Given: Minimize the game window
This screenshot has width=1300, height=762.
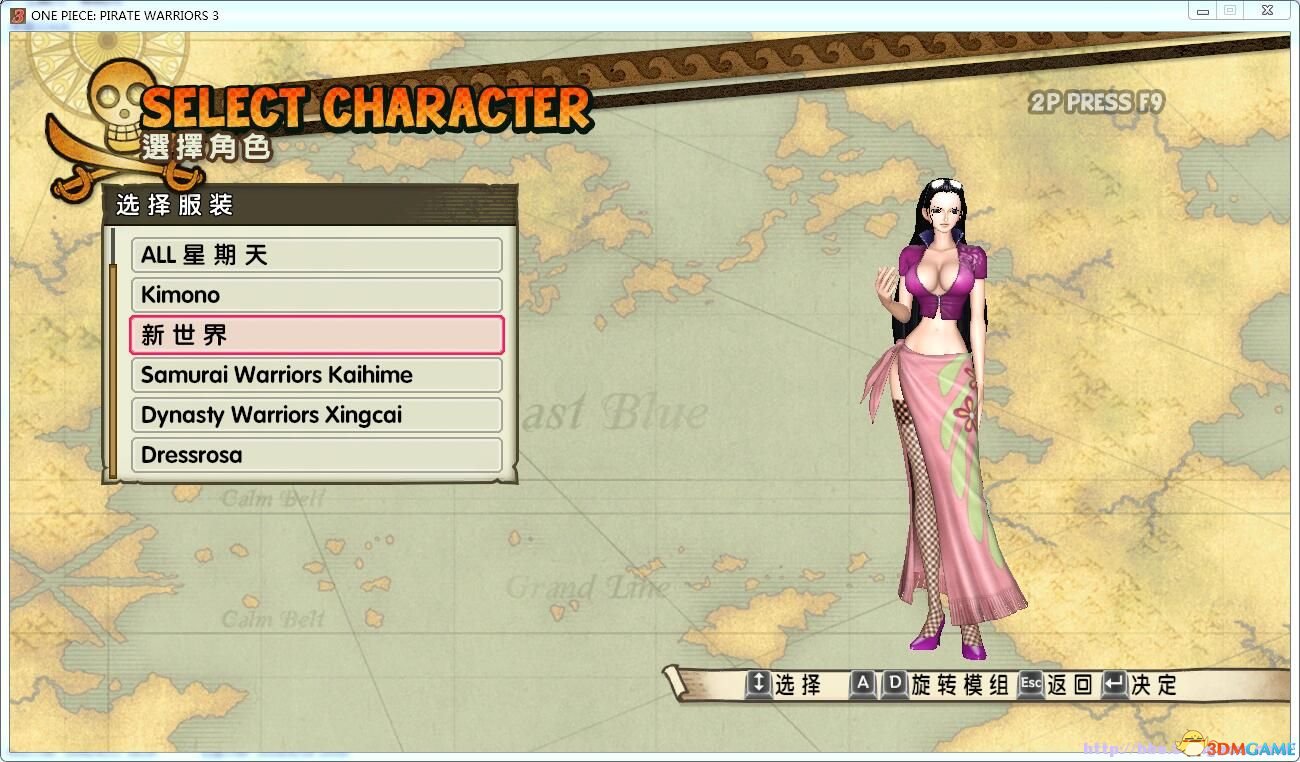Looking at the screenshot, I should (x=1202, y=11).
